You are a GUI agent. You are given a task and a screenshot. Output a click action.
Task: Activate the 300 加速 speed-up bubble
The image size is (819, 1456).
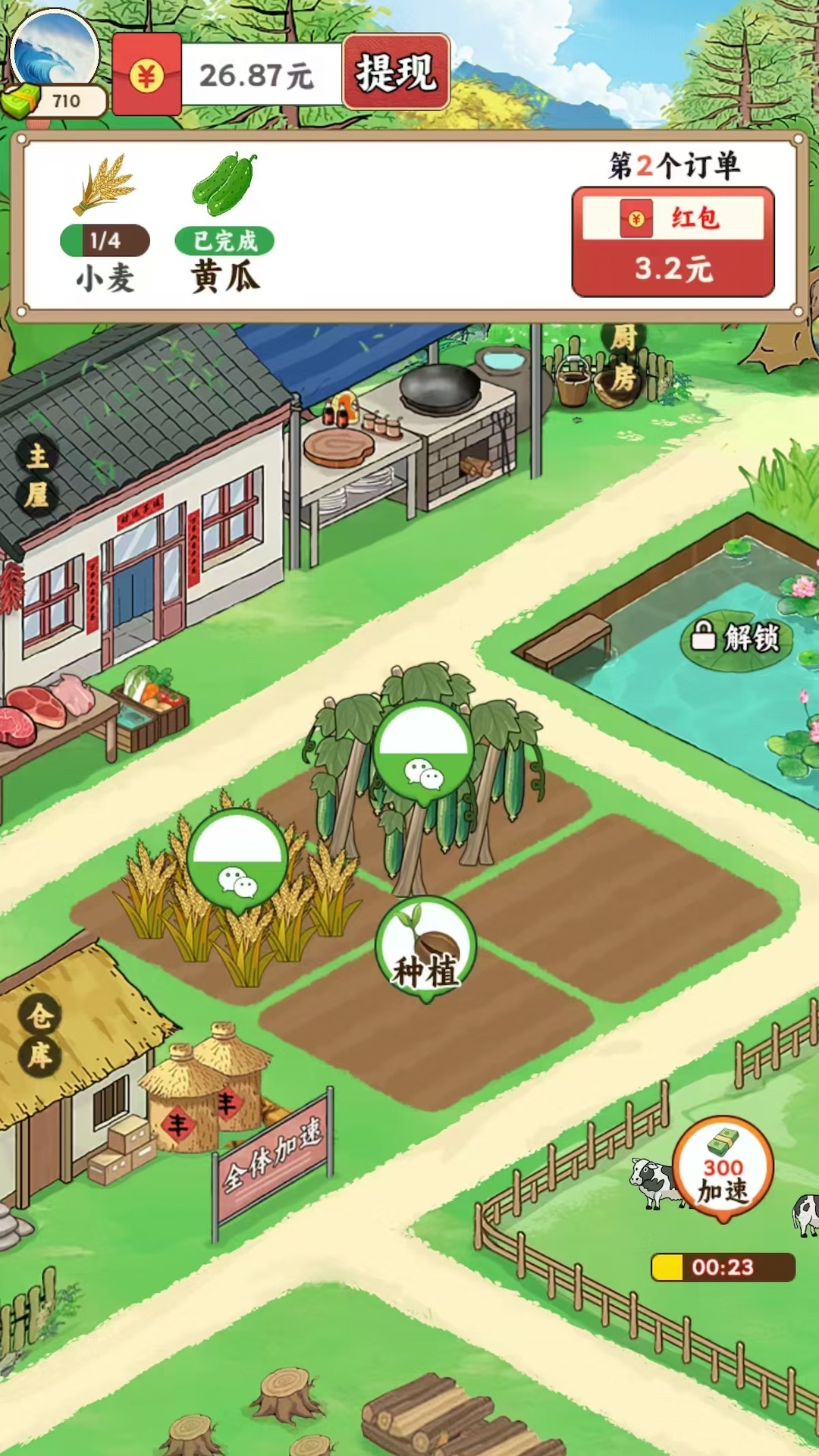(723, 1169)
